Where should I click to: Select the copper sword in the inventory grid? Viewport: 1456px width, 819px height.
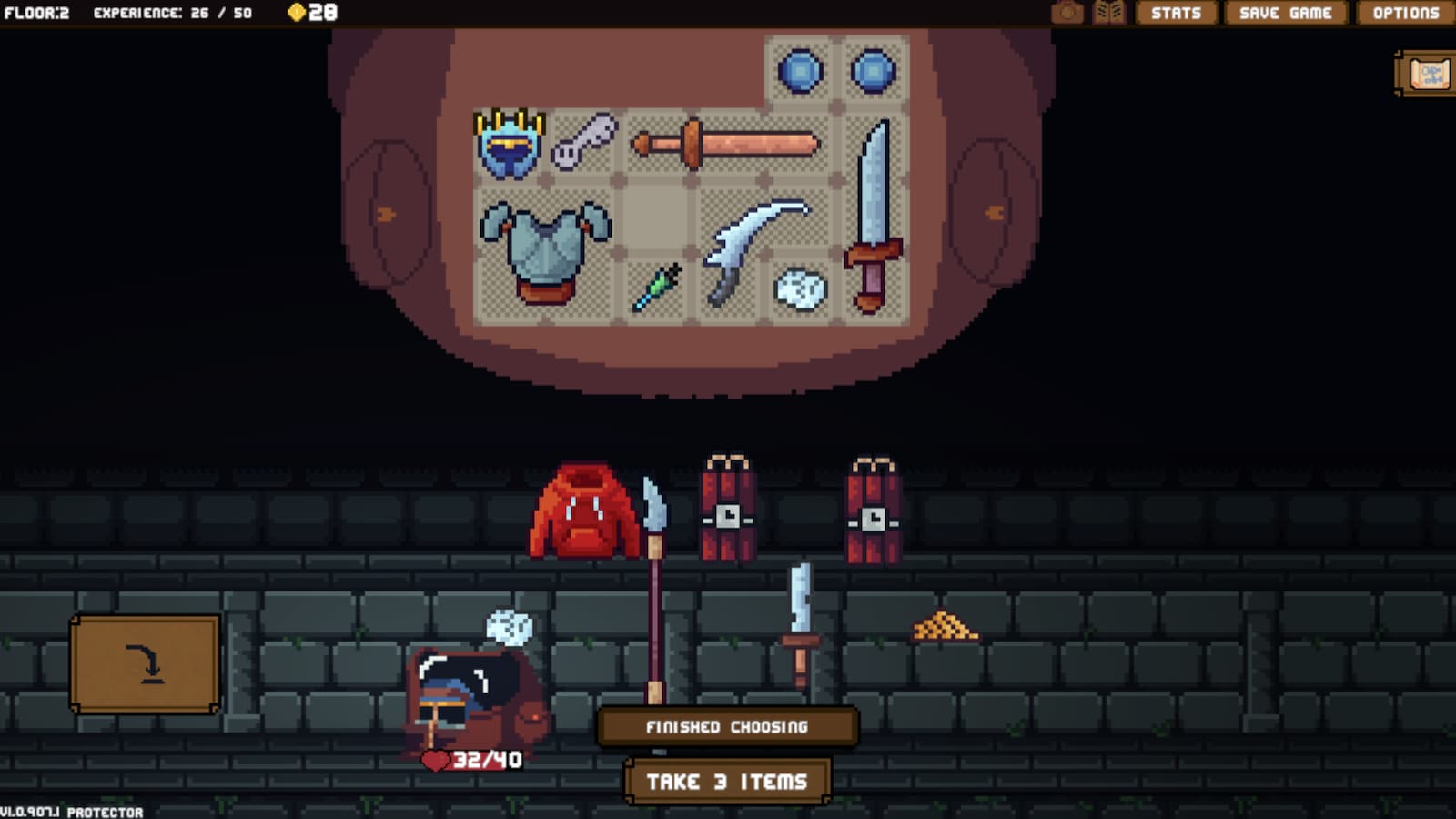point(728,146)
